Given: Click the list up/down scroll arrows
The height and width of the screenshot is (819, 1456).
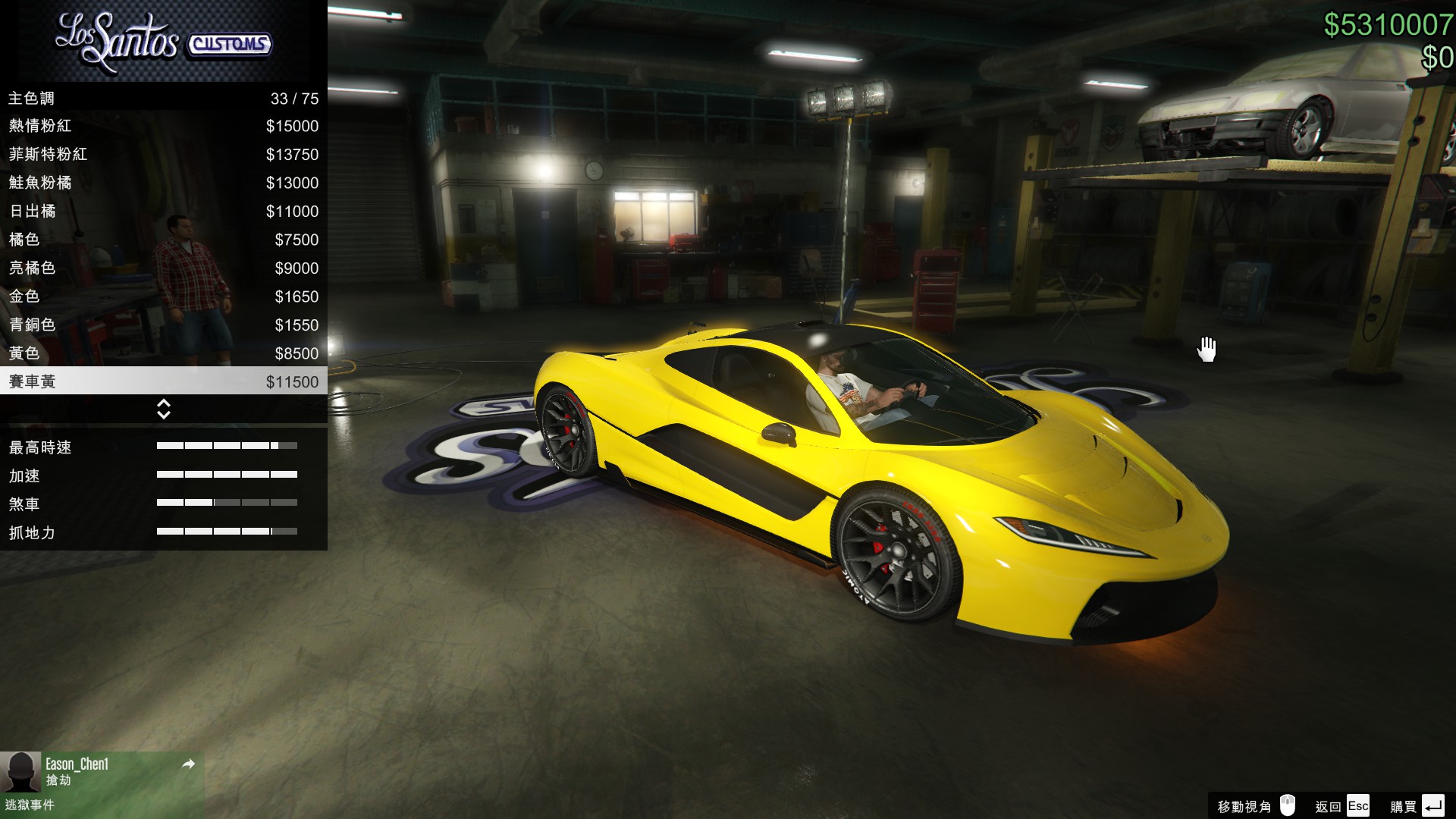Looking at the screenshot, I should tap(163, 409).
